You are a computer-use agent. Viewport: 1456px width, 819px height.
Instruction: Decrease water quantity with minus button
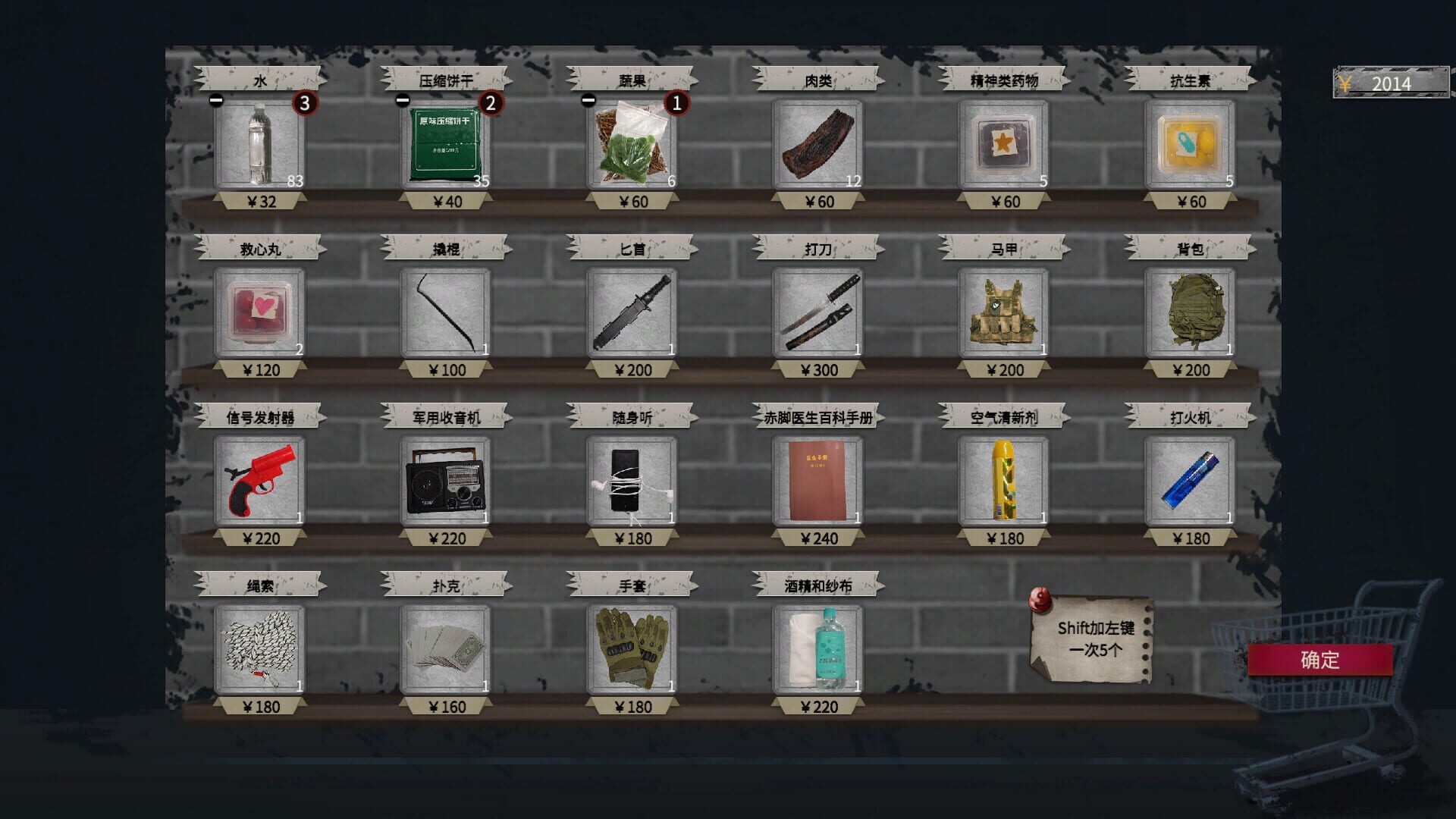pyautogui.click(x=217, y=98)
